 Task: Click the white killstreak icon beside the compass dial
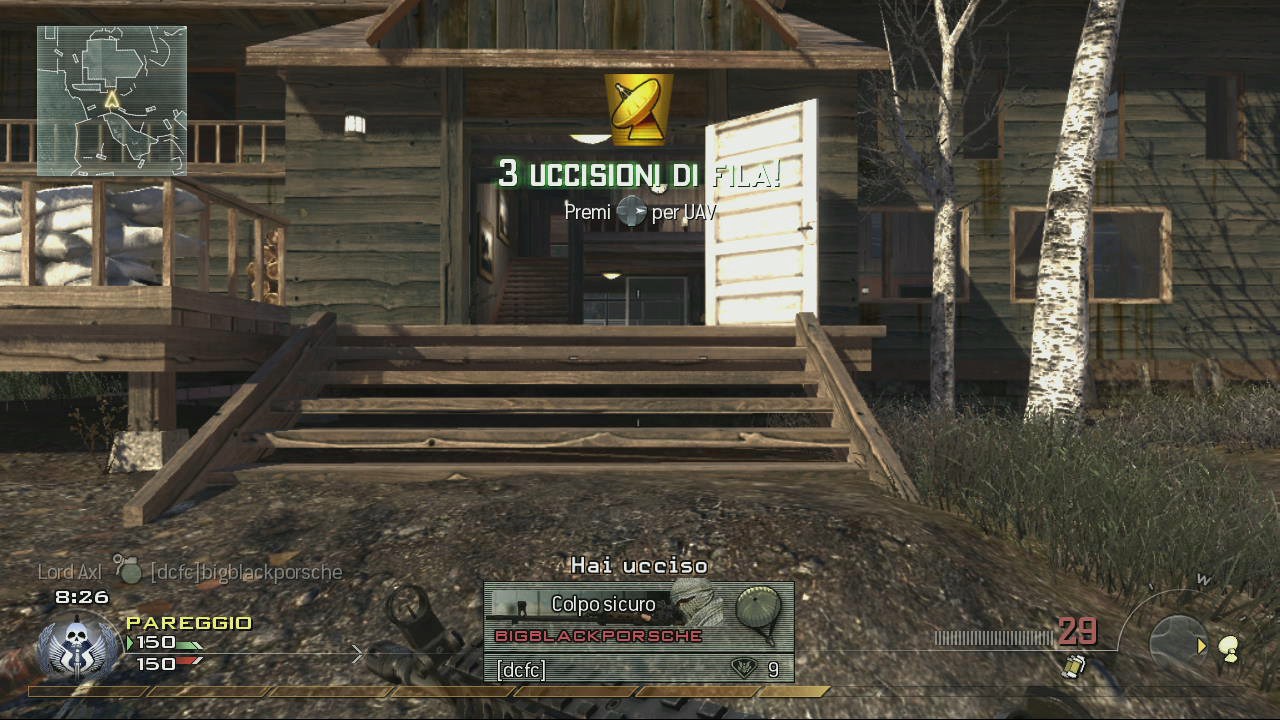click(x=1229, y=650)
